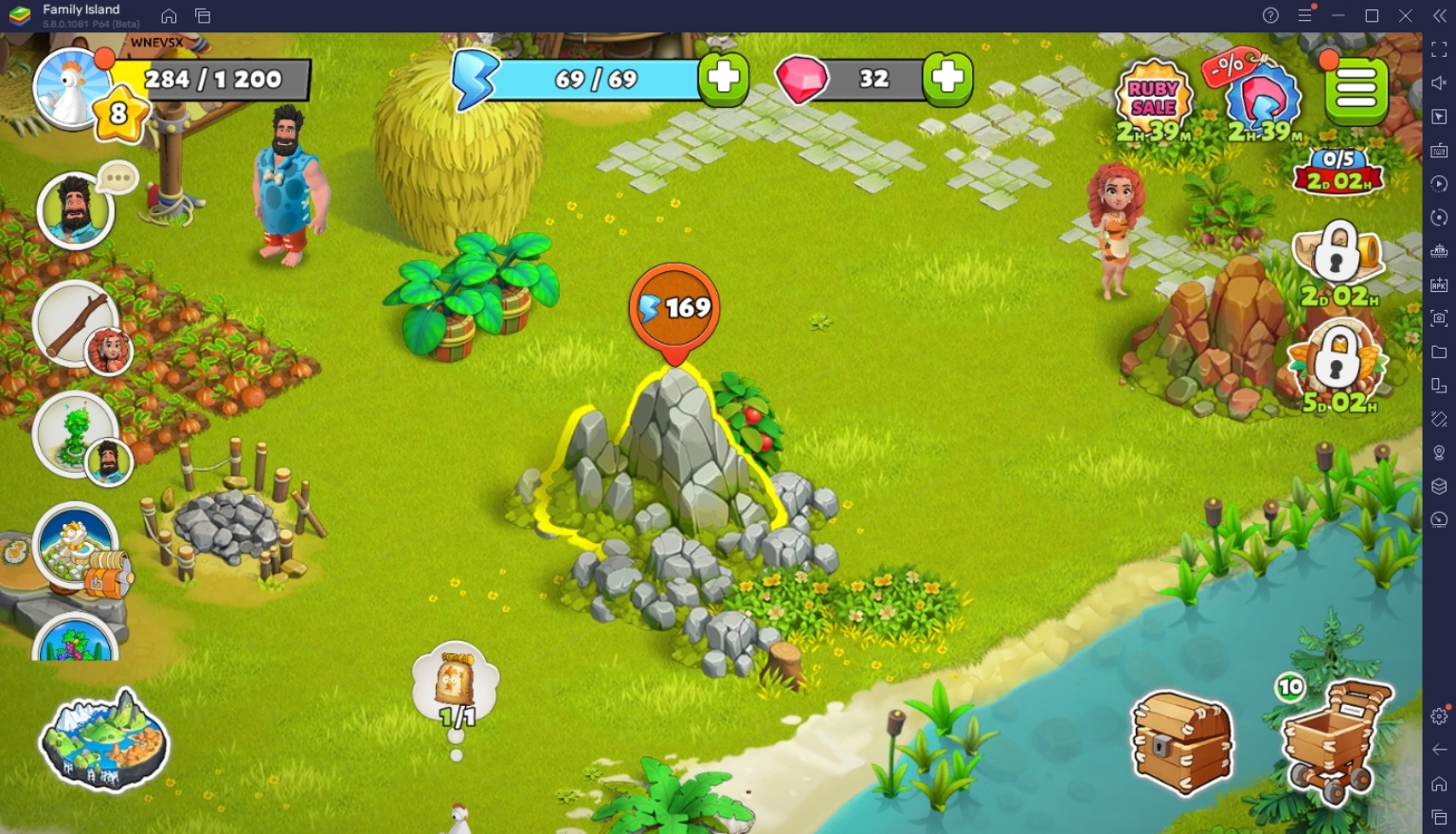The width and height of the screenshot is (1456, 834).
Task: Enable fullscreen mode in BlueStacks sidebar
Action: pos(1438,49)
